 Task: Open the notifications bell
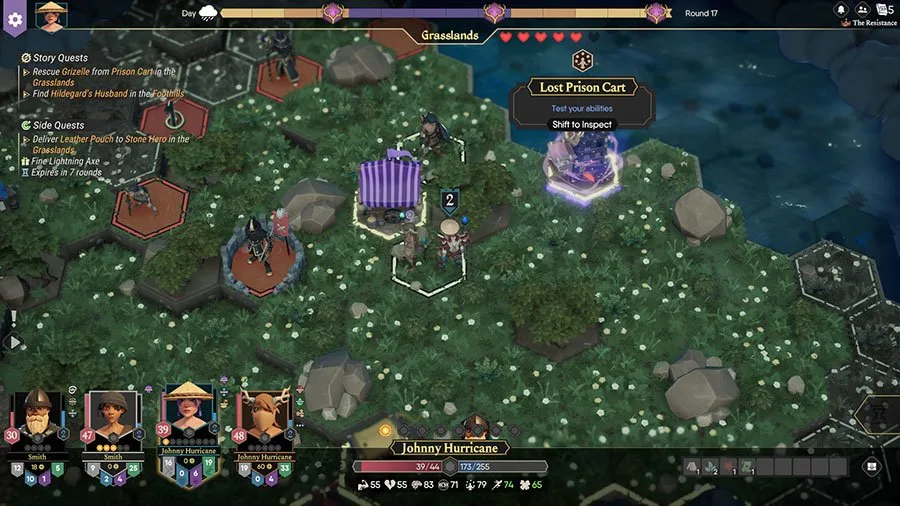(842, 10)
